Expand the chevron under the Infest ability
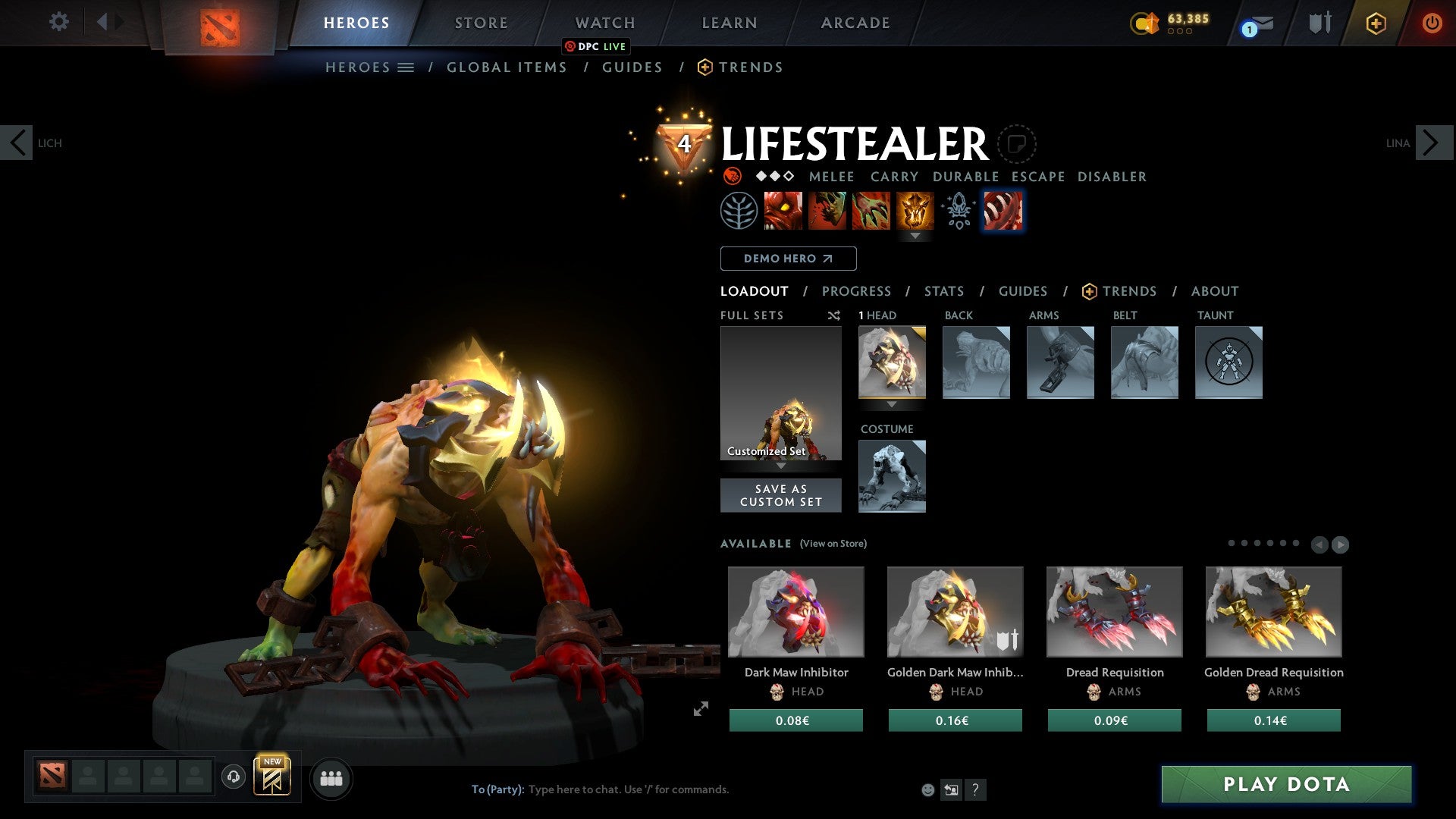Viewport: 1456px width, 819px height. [x=915, y=236]
